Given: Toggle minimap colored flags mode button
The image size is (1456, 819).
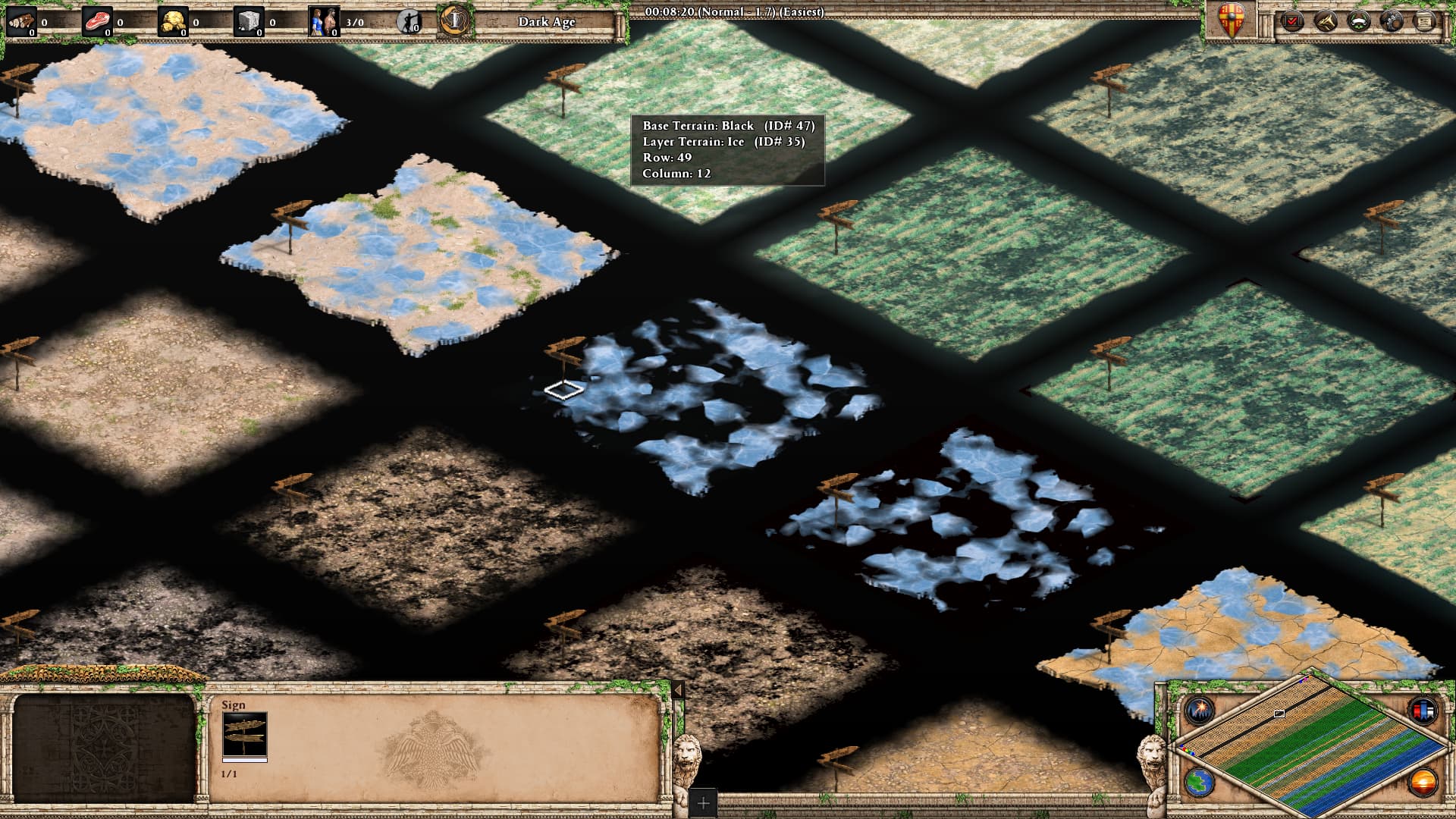Looking at the screenshot, I should coord(1423,711).
